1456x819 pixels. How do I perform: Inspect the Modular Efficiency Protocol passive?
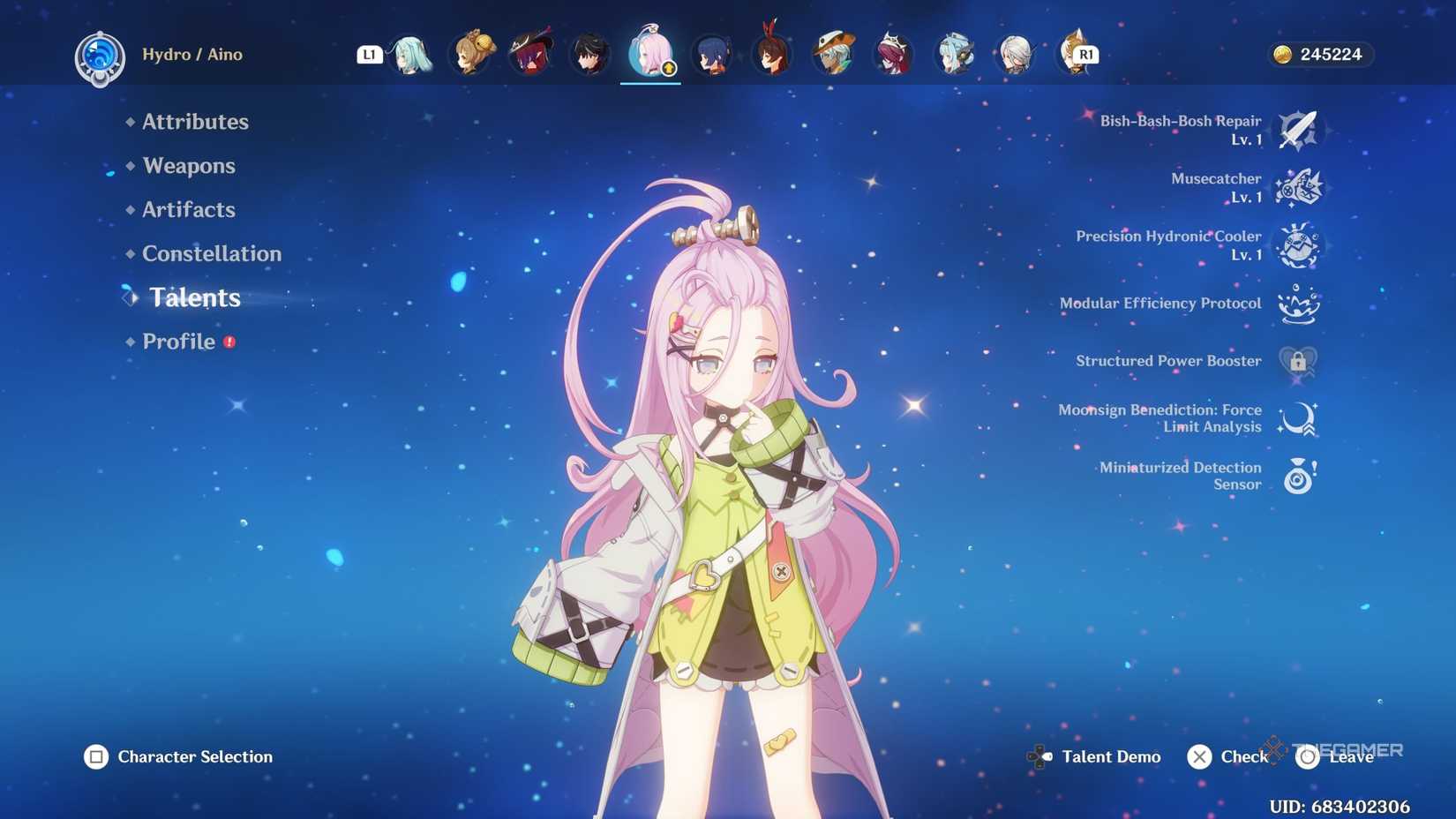pyautogui.click(x=1298, y=304)
